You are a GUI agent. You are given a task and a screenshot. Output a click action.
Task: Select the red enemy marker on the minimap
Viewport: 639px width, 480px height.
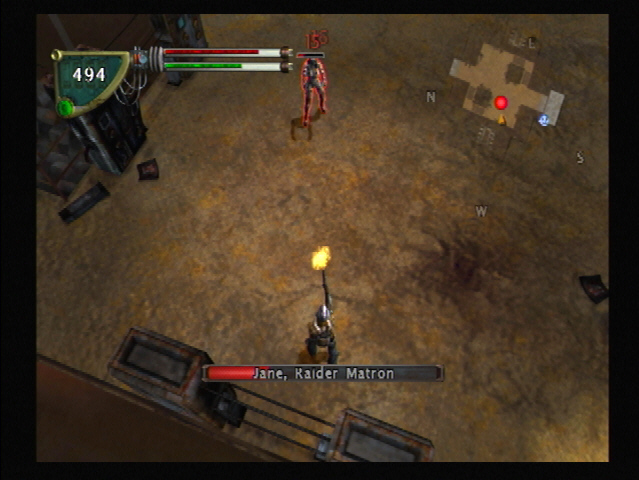501,102
